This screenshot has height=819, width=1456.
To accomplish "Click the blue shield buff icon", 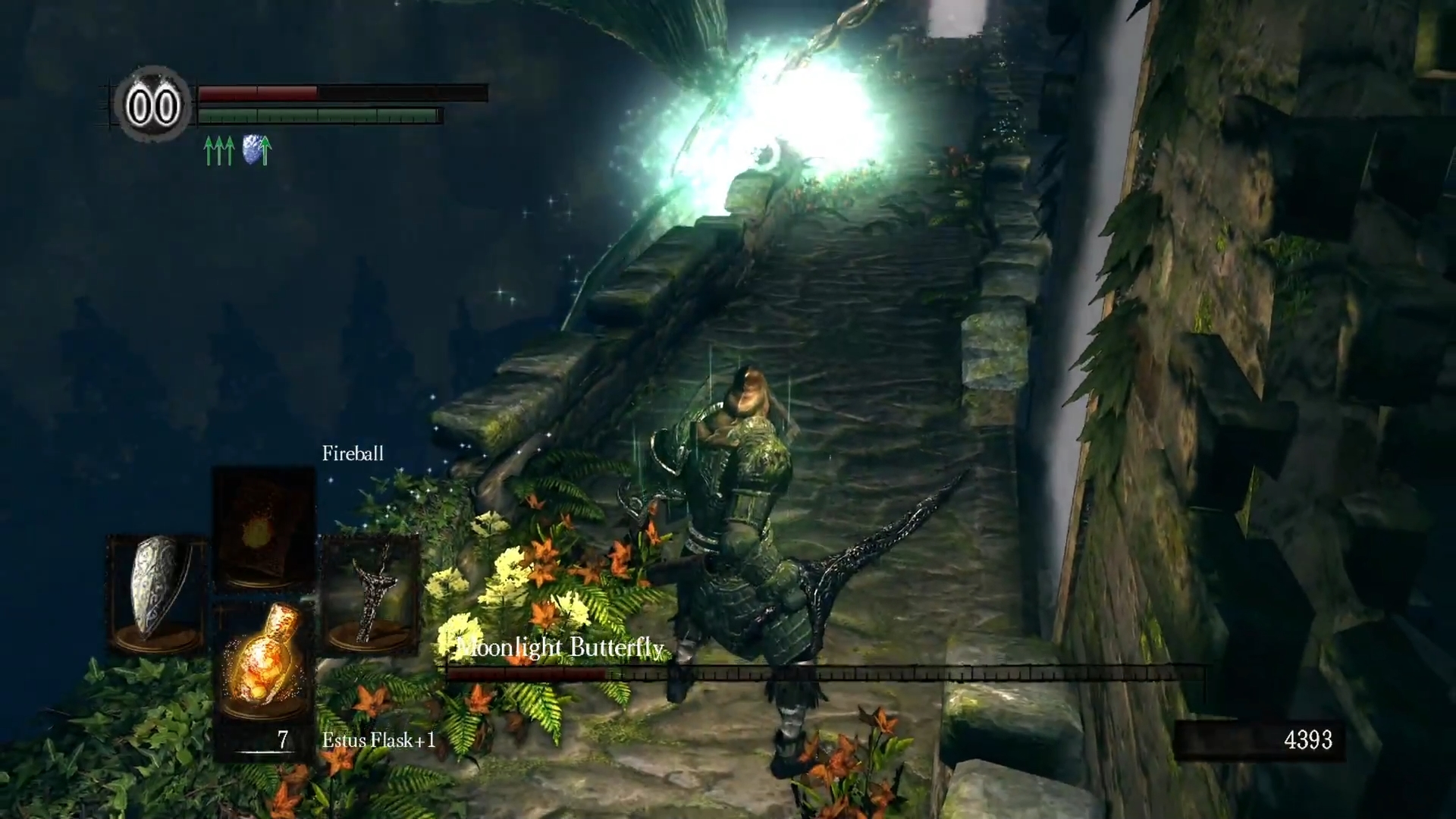I will [257, 149].
